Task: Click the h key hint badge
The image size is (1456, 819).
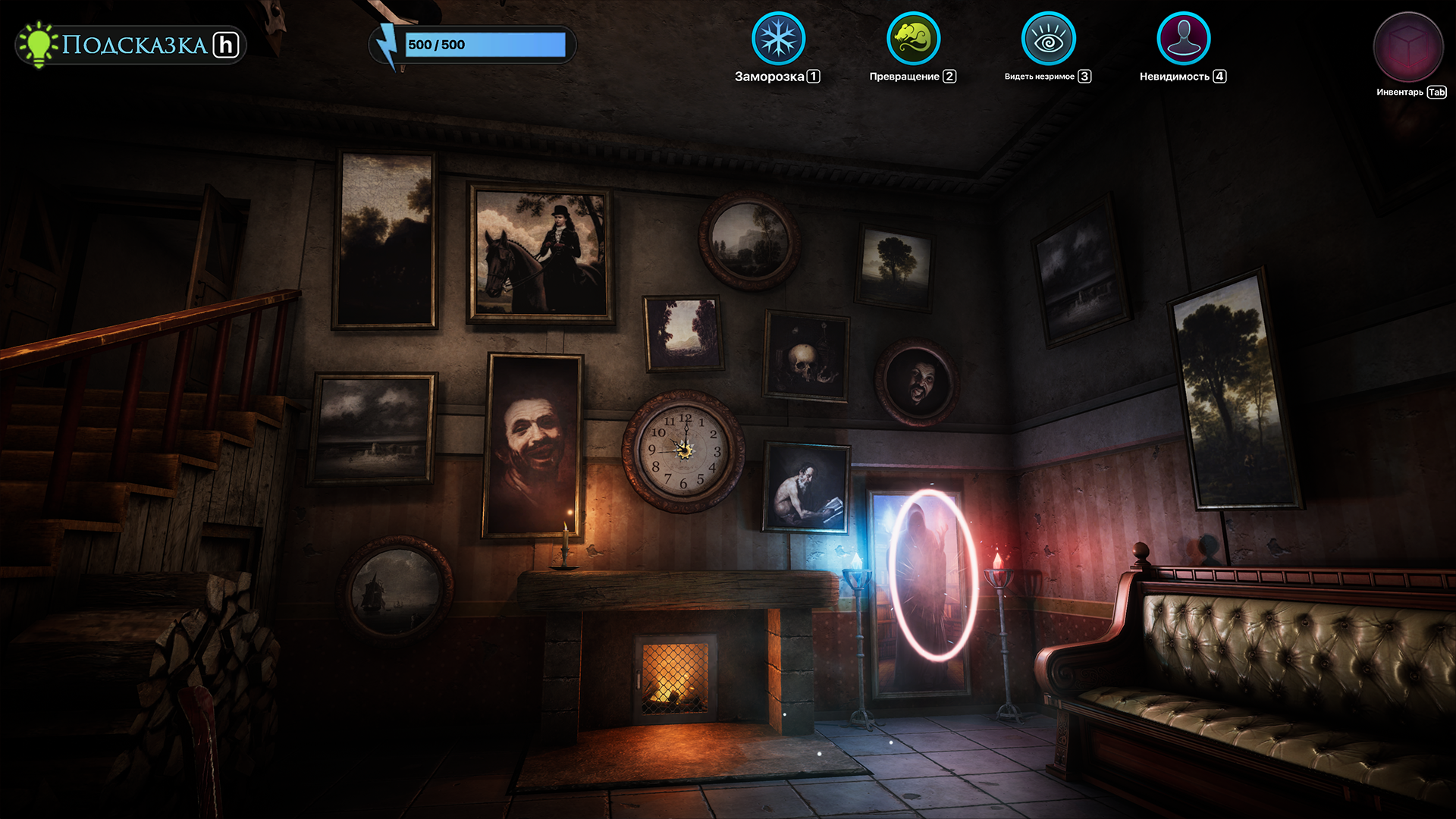Action: 227,45
